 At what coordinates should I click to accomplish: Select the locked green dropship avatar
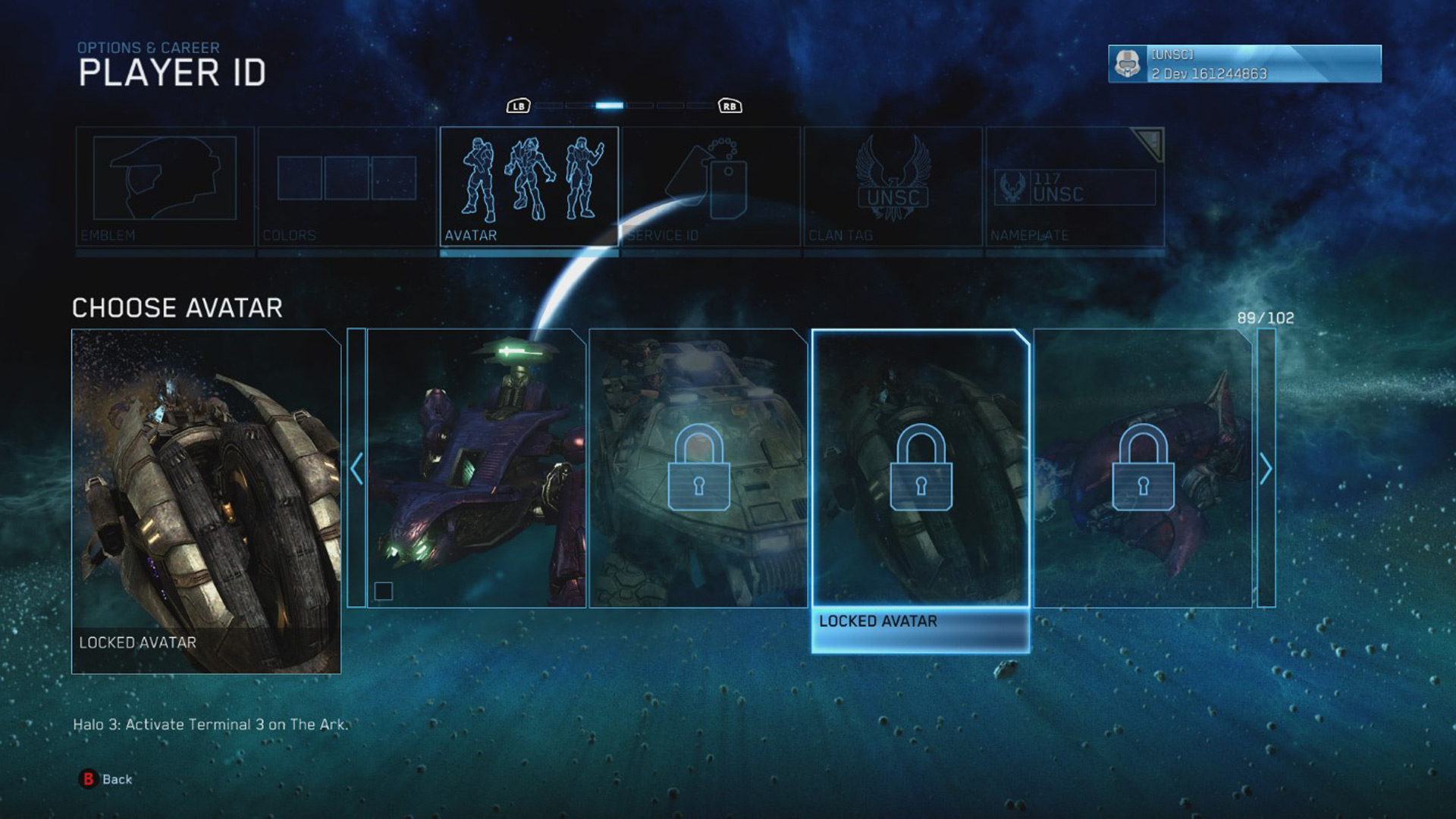pos(698,468)
